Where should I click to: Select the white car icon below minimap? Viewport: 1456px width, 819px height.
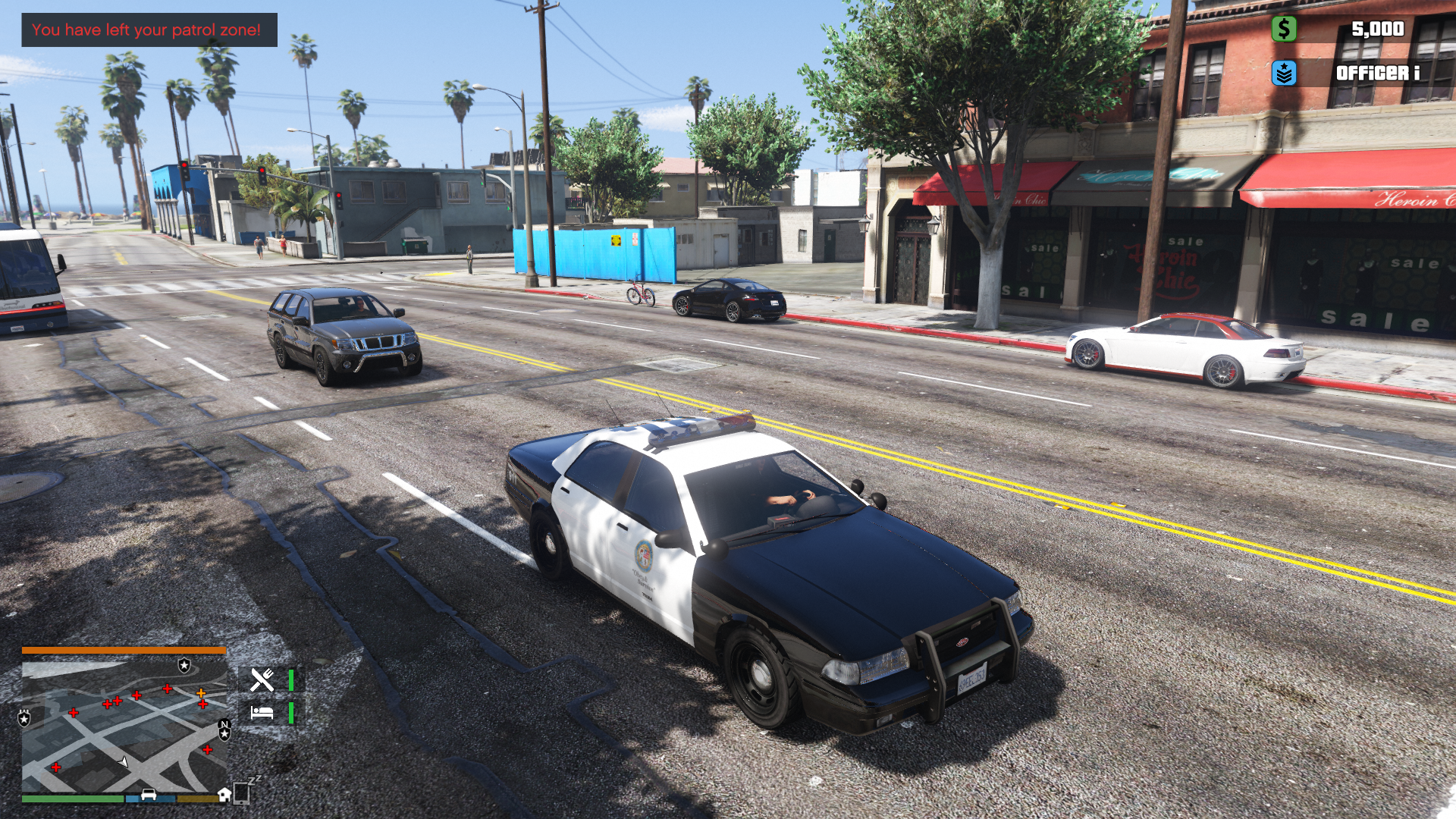click(x=149, y=795)
